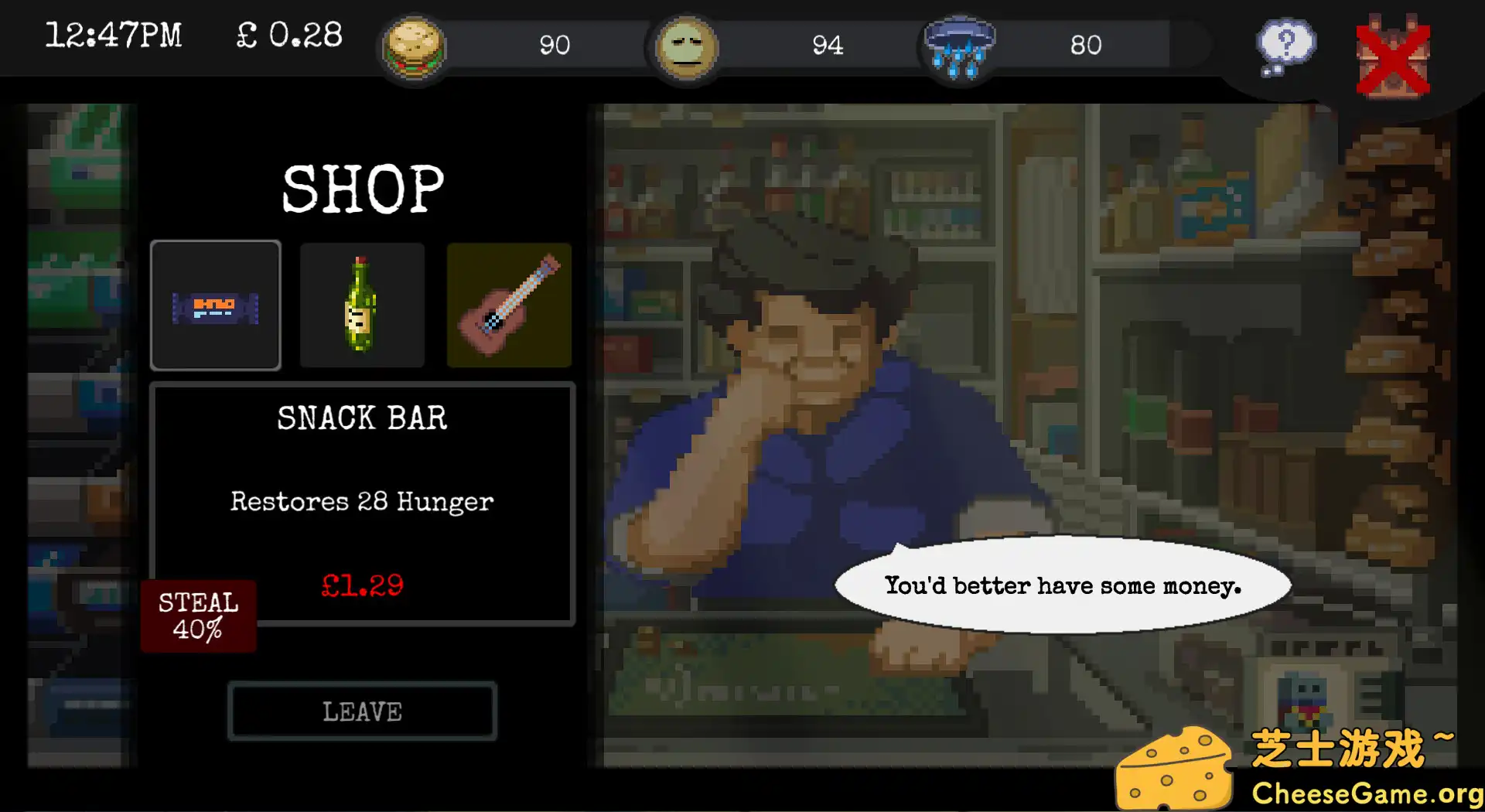Image resolution: width=1485 pixels, height=812 pixels.
Task: Toggle the STEAL 40% option
Action: click(198, 617)
